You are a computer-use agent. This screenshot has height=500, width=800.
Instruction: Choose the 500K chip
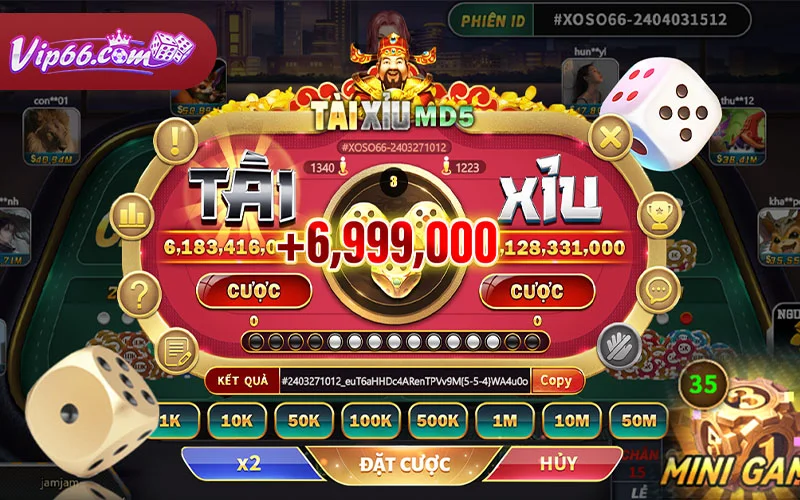[437, 420]
